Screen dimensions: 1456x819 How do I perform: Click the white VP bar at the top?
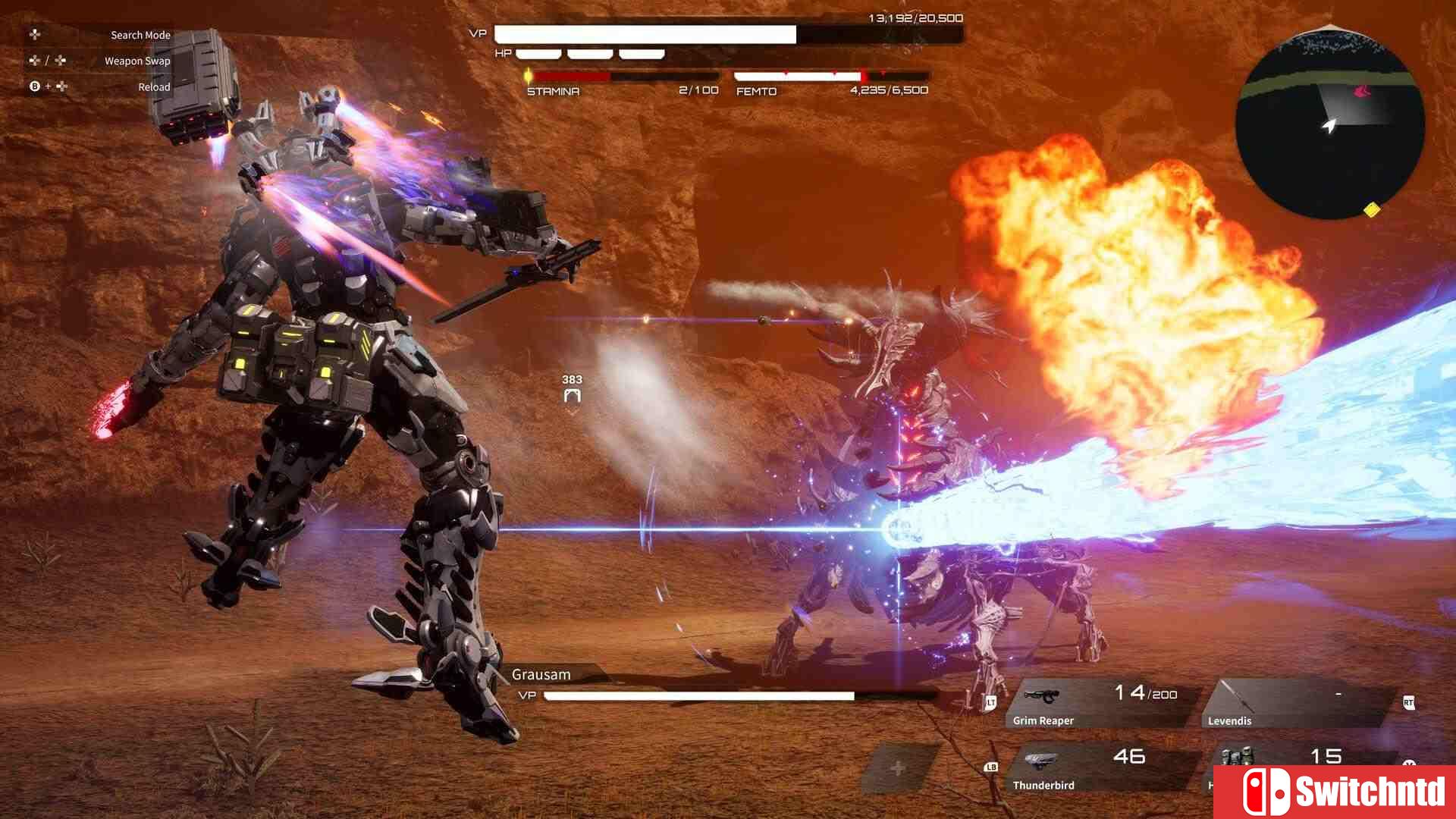[645, 34]
